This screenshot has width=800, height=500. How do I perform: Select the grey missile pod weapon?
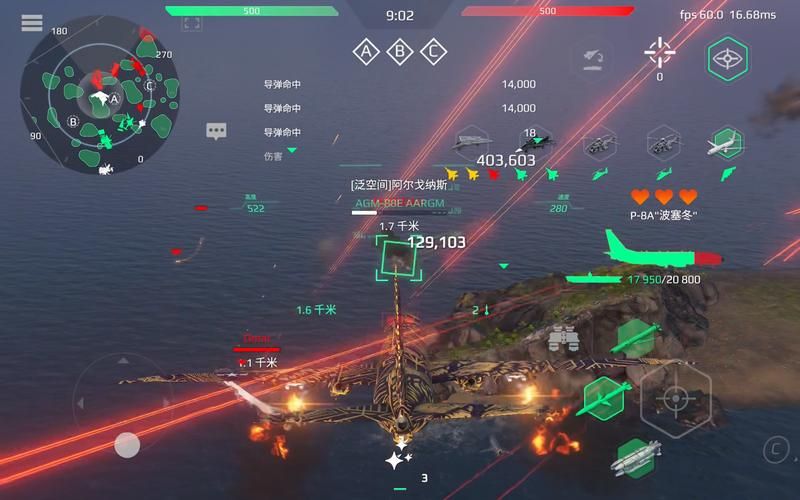coord(634,459)
